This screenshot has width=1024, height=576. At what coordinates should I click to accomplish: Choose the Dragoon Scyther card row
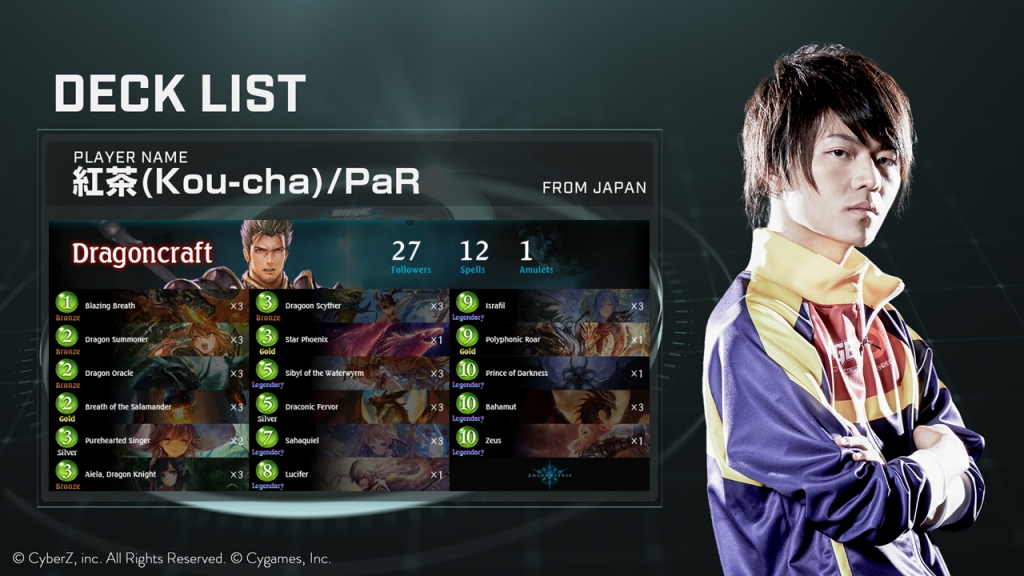pos(350,306)
